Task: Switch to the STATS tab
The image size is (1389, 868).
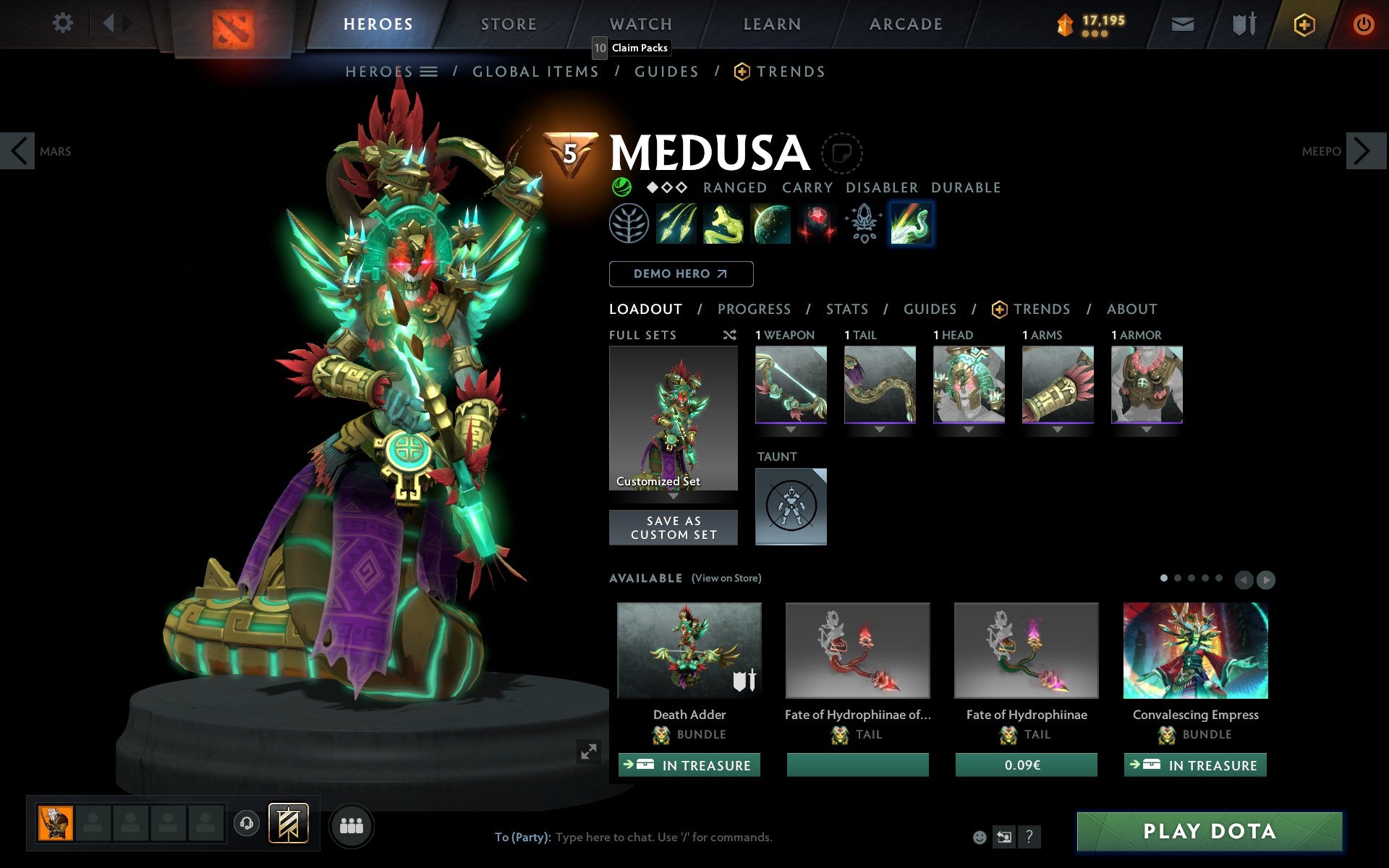Action: [846, 309]
